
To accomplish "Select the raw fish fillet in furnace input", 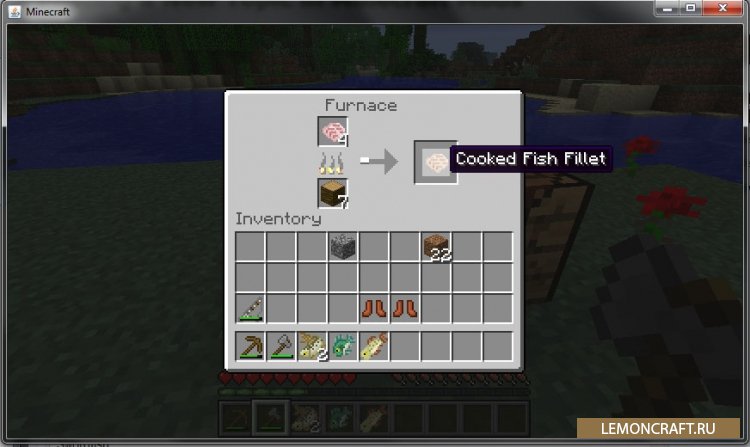I will 333,131.
